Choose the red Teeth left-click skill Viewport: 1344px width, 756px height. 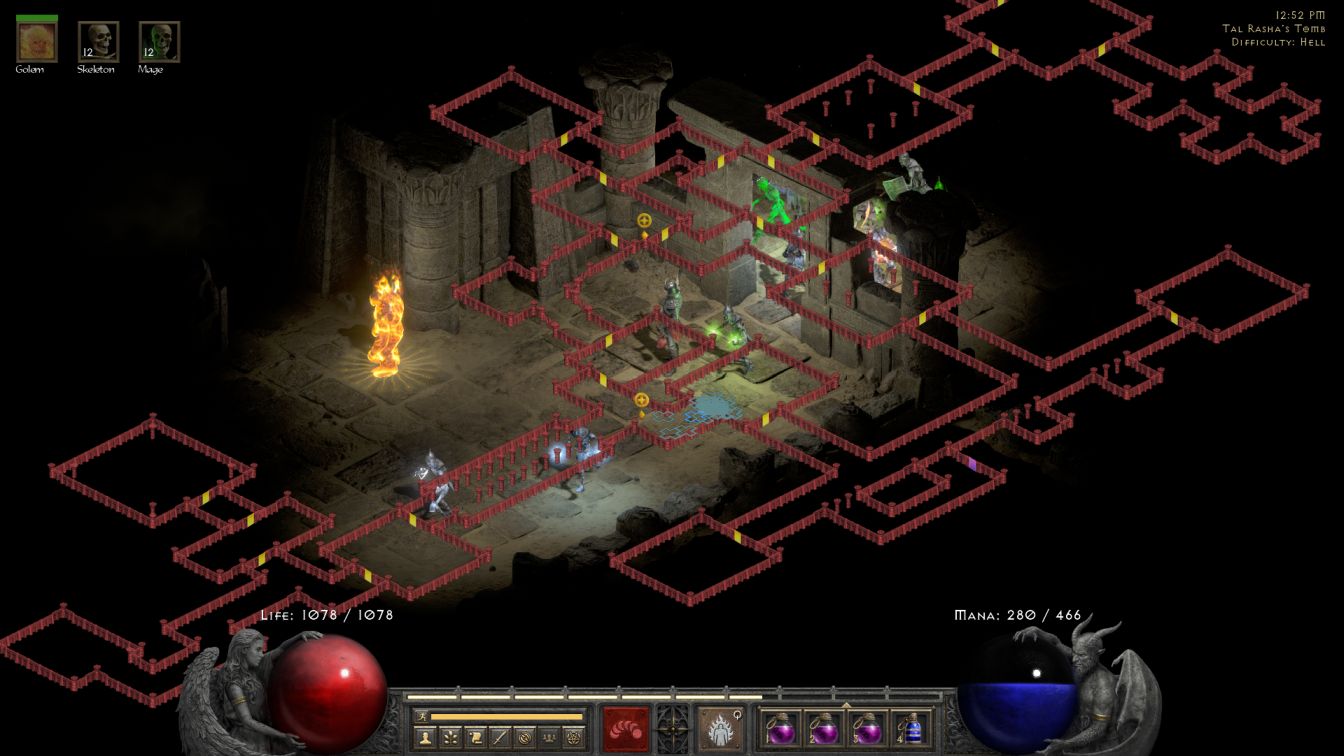point(625,729)
